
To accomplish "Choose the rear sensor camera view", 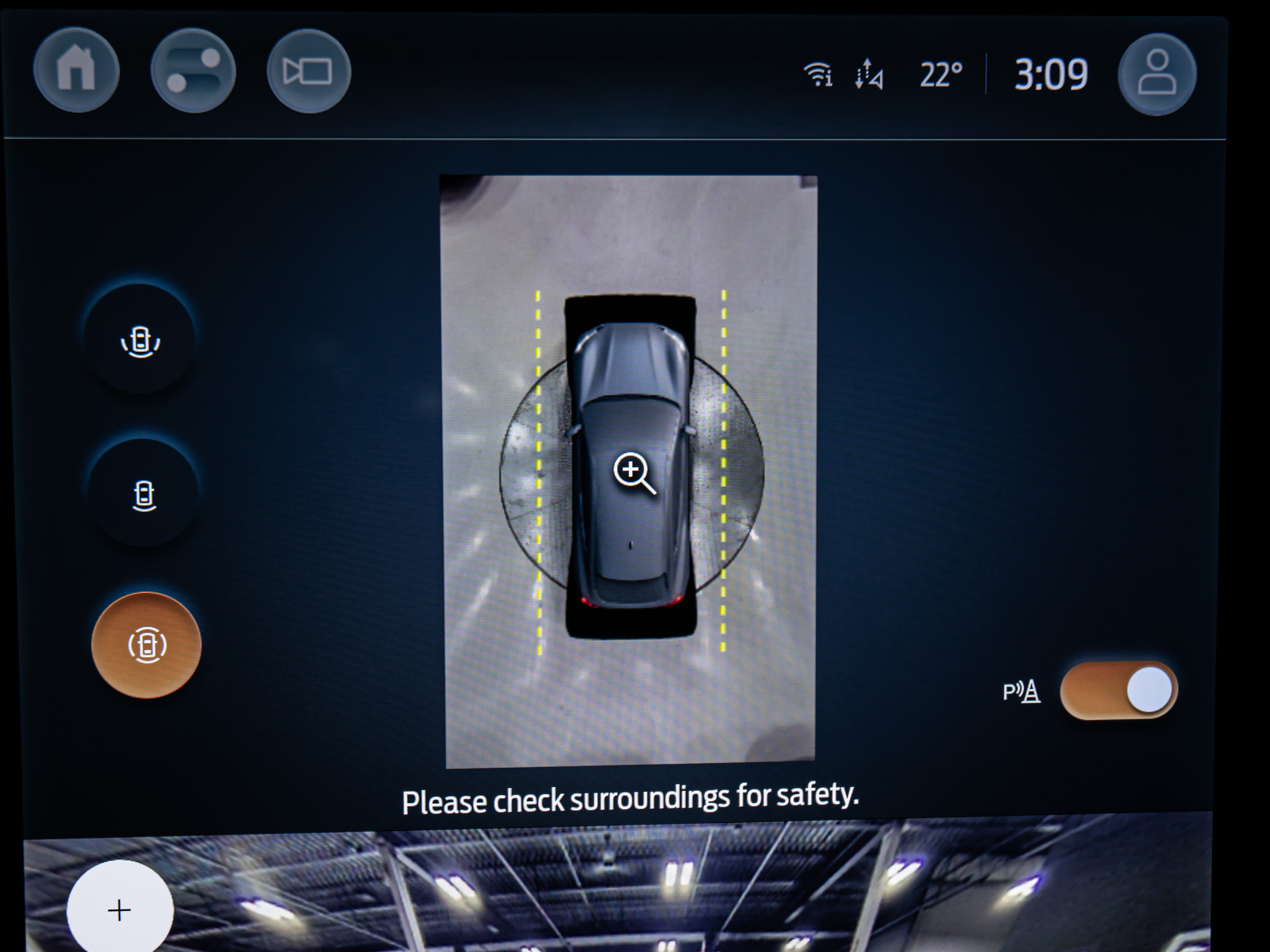I will pyautogui.click(x=144, y=495).
